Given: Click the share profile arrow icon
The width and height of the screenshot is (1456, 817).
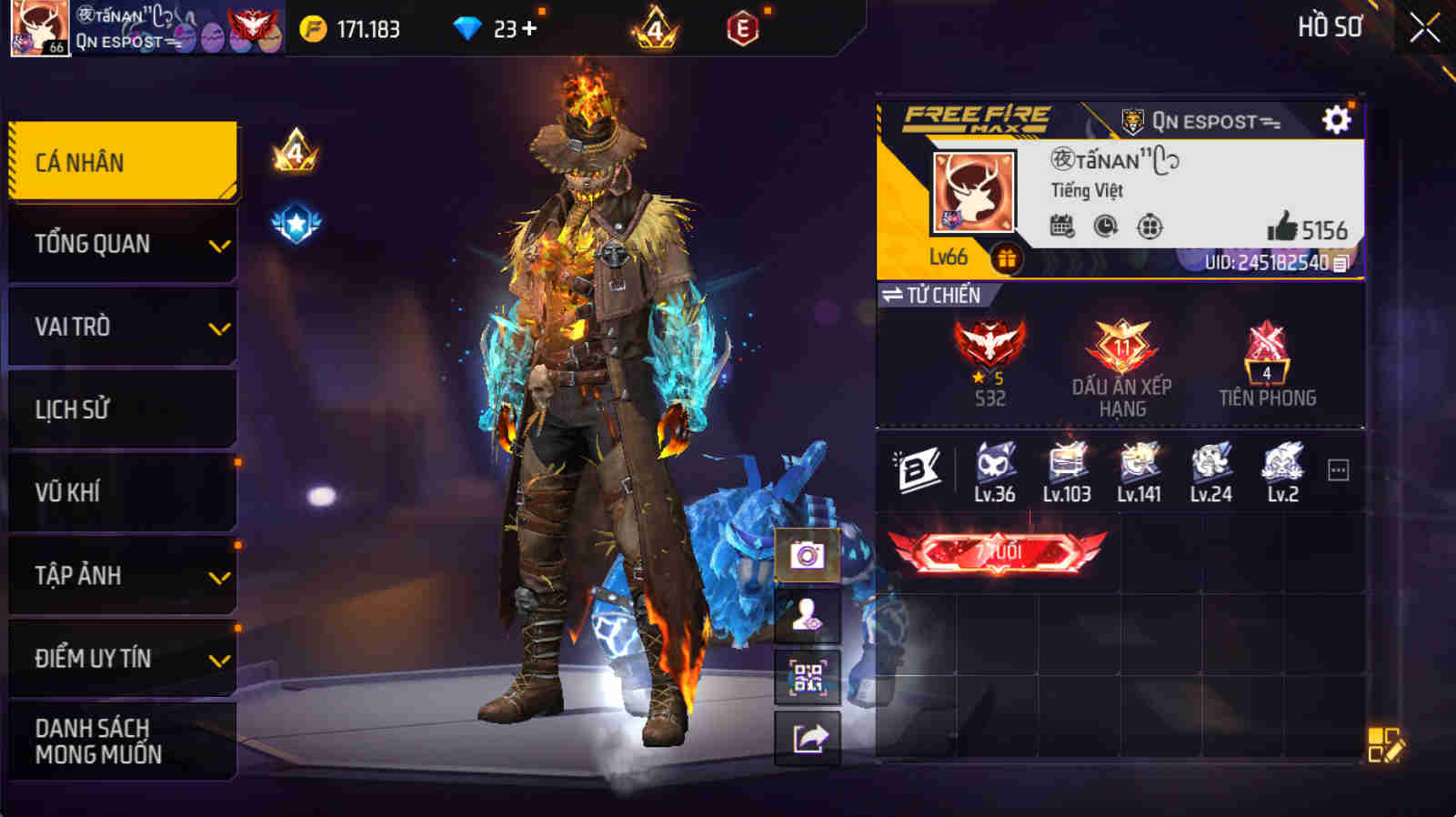Looking at the screenshot, I should 806,739.
